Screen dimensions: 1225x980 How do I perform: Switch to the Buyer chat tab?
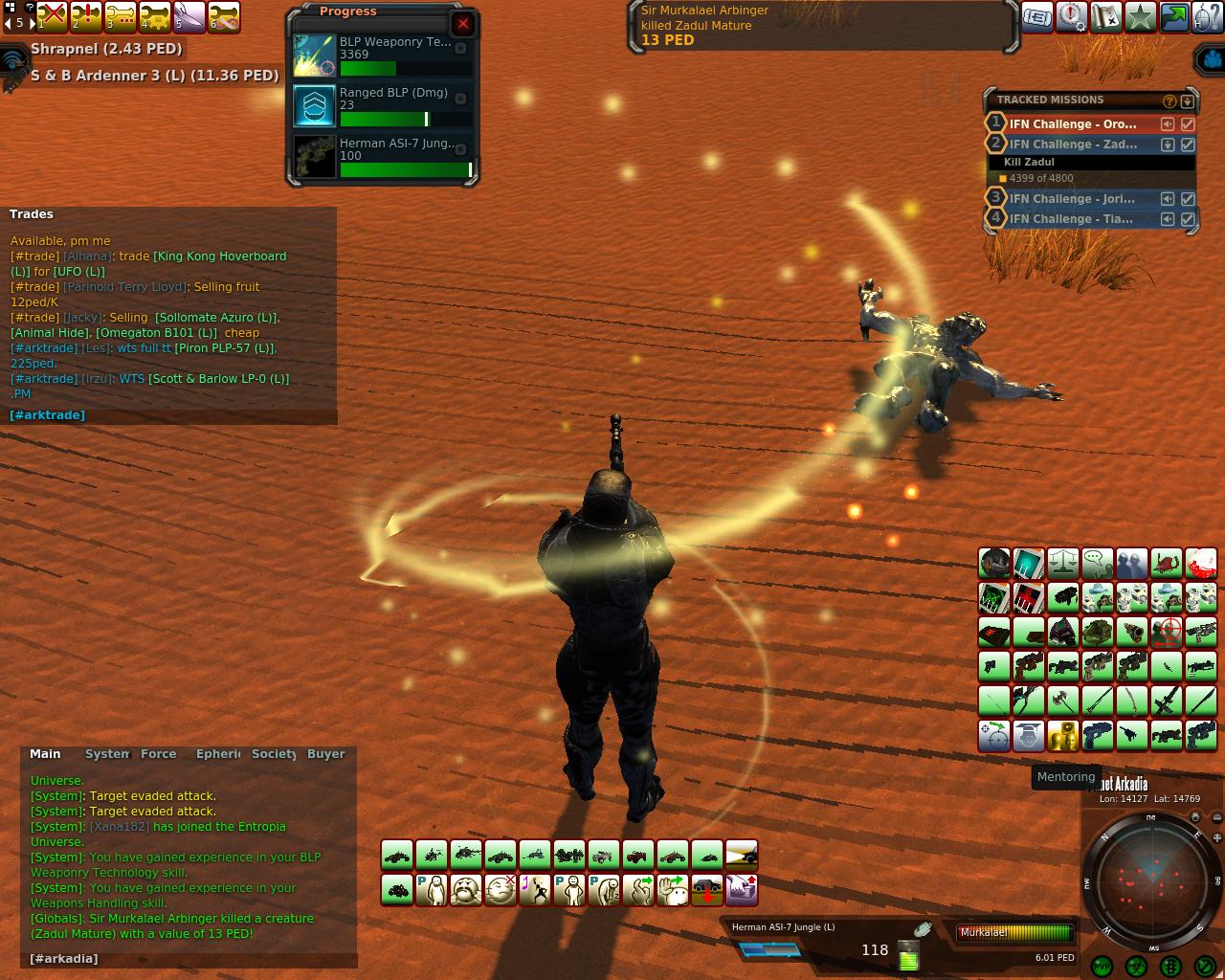click(x=325, y=754)
